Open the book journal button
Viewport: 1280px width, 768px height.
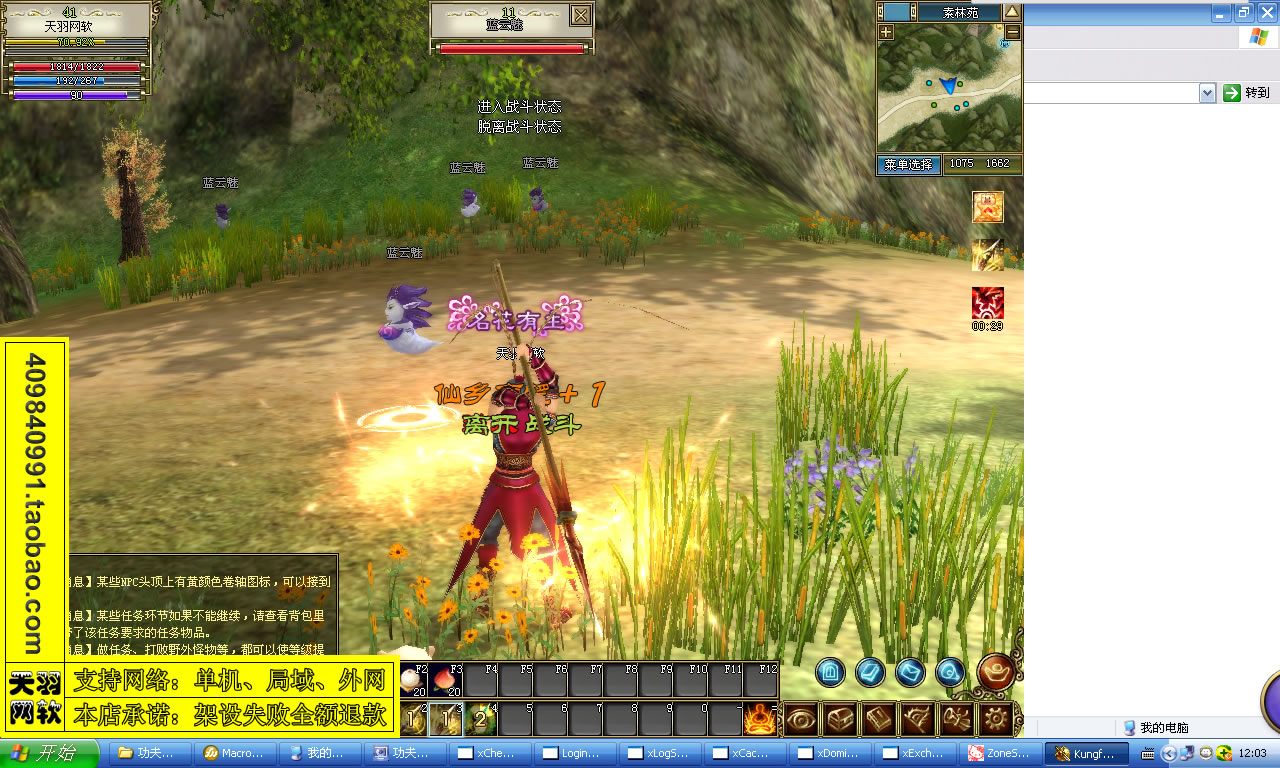[879, 718]
